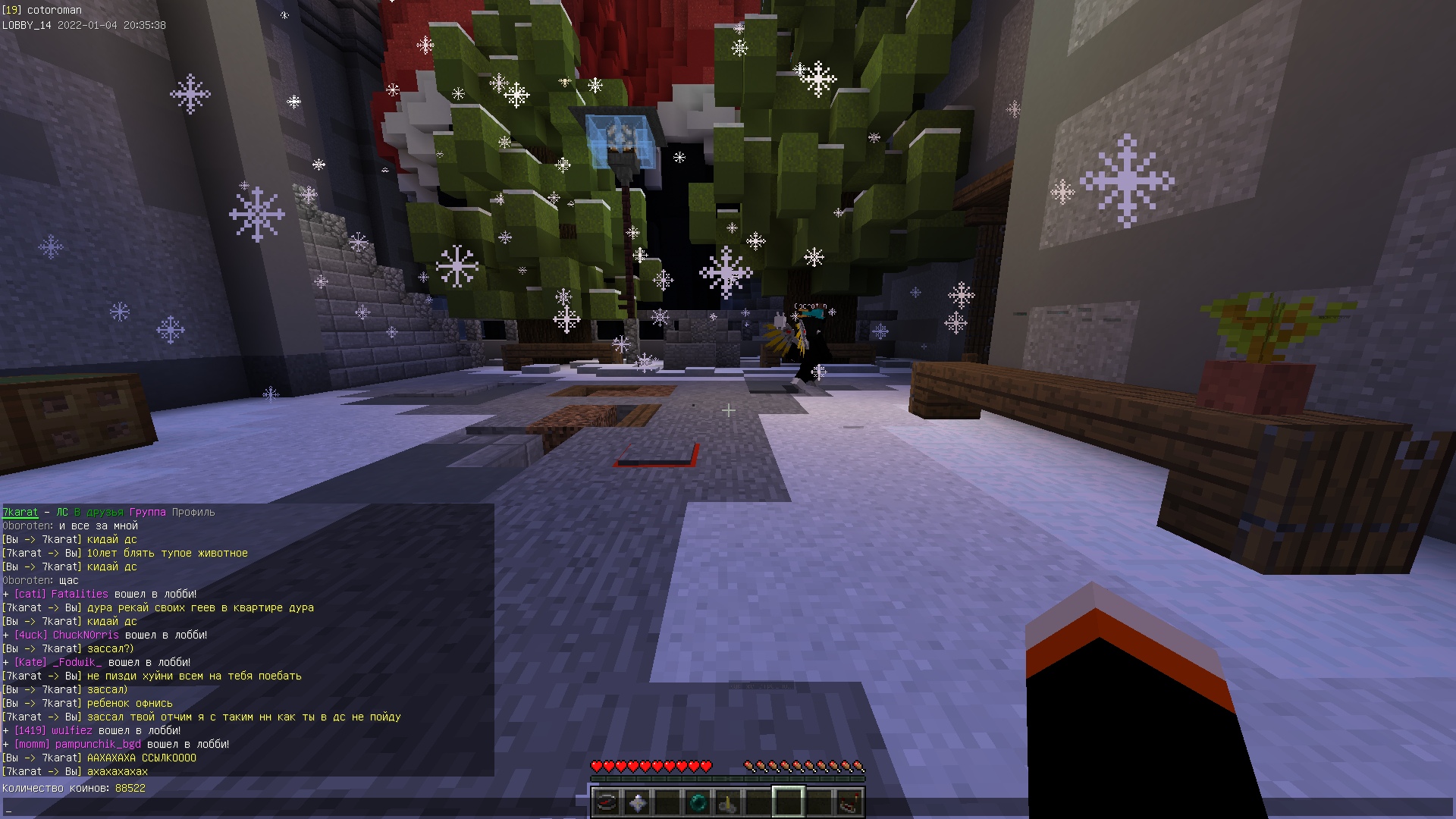
Task: Open 7karat's profile via the Профиль link
Action: [193, 512]
